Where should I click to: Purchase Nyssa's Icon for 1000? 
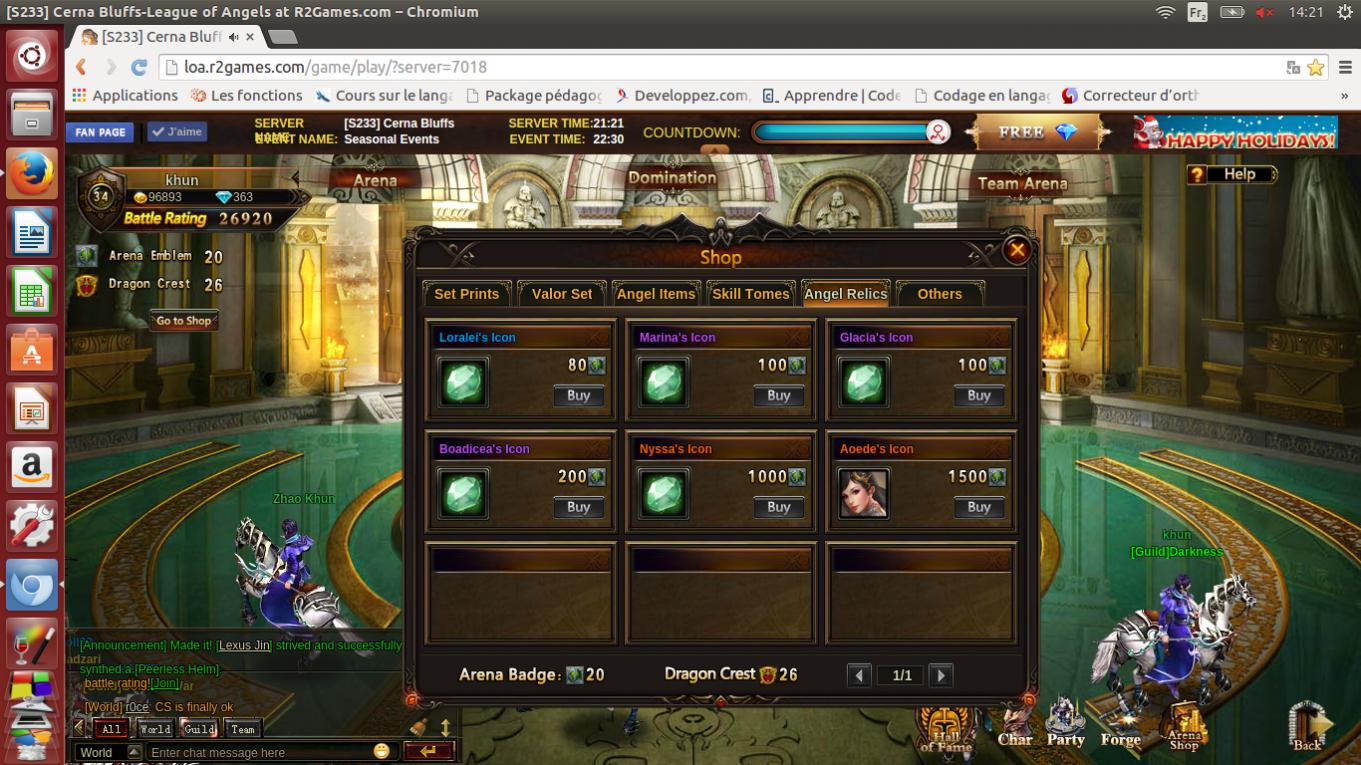pos(779,508)
